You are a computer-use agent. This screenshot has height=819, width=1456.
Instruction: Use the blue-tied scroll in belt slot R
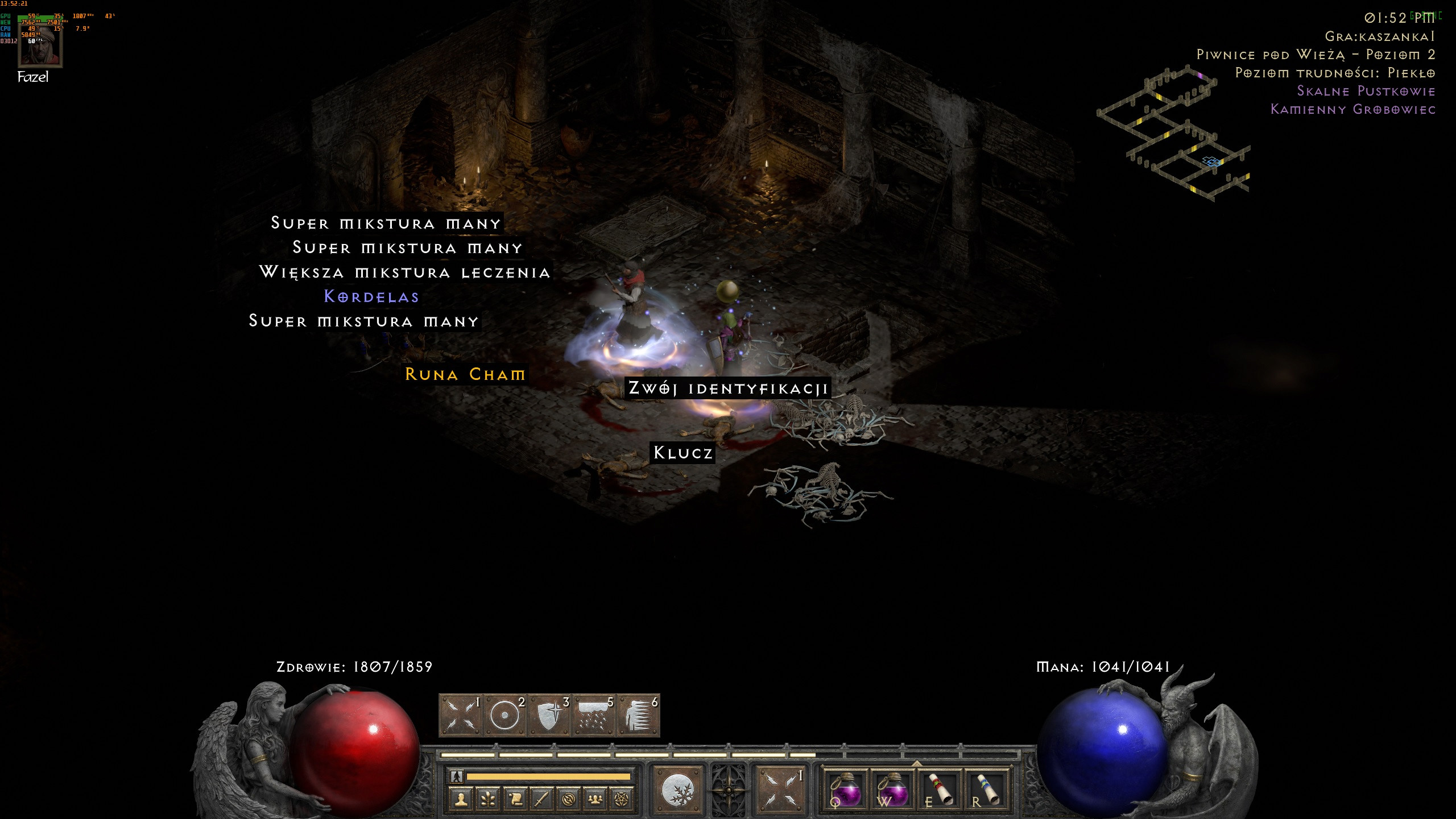986,789
